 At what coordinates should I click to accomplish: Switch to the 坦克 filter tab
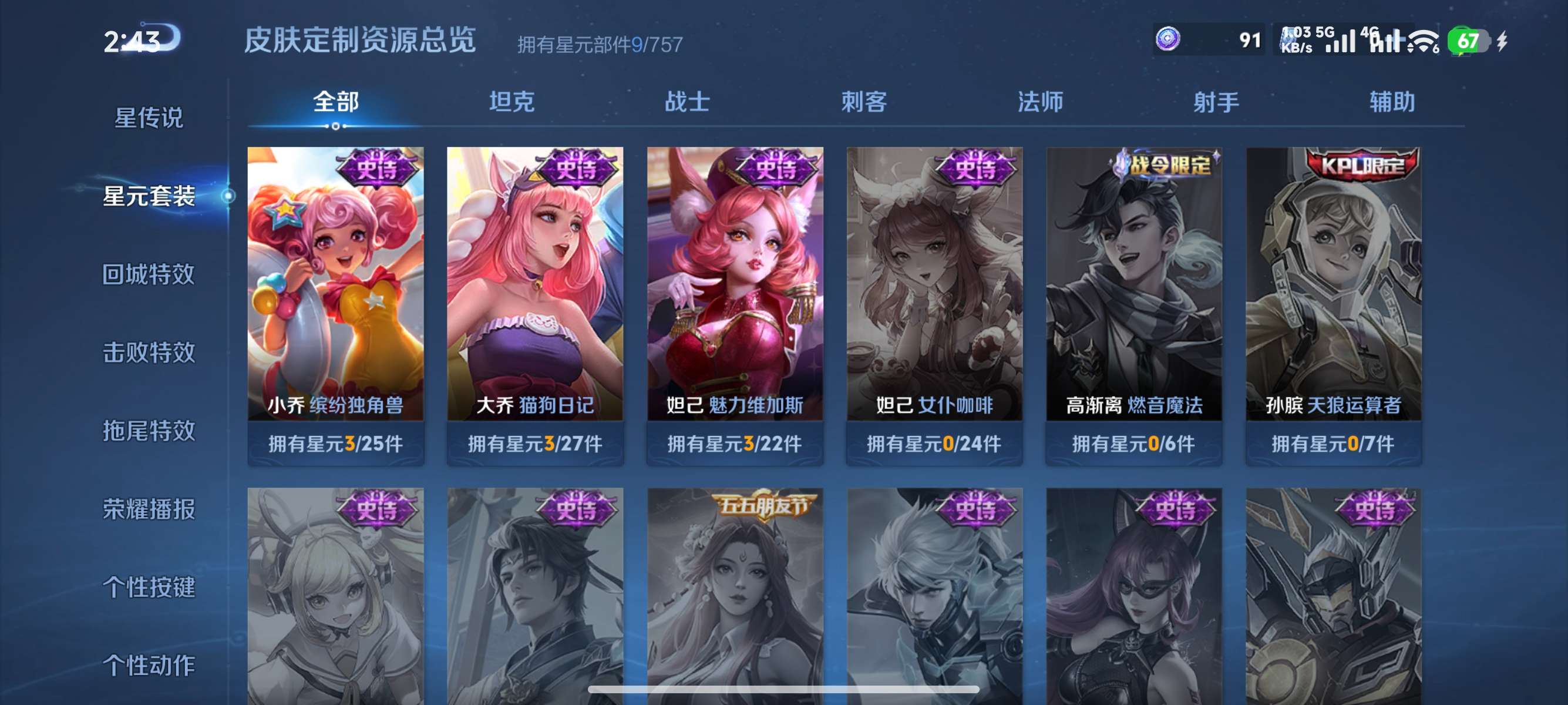point(513,103)
